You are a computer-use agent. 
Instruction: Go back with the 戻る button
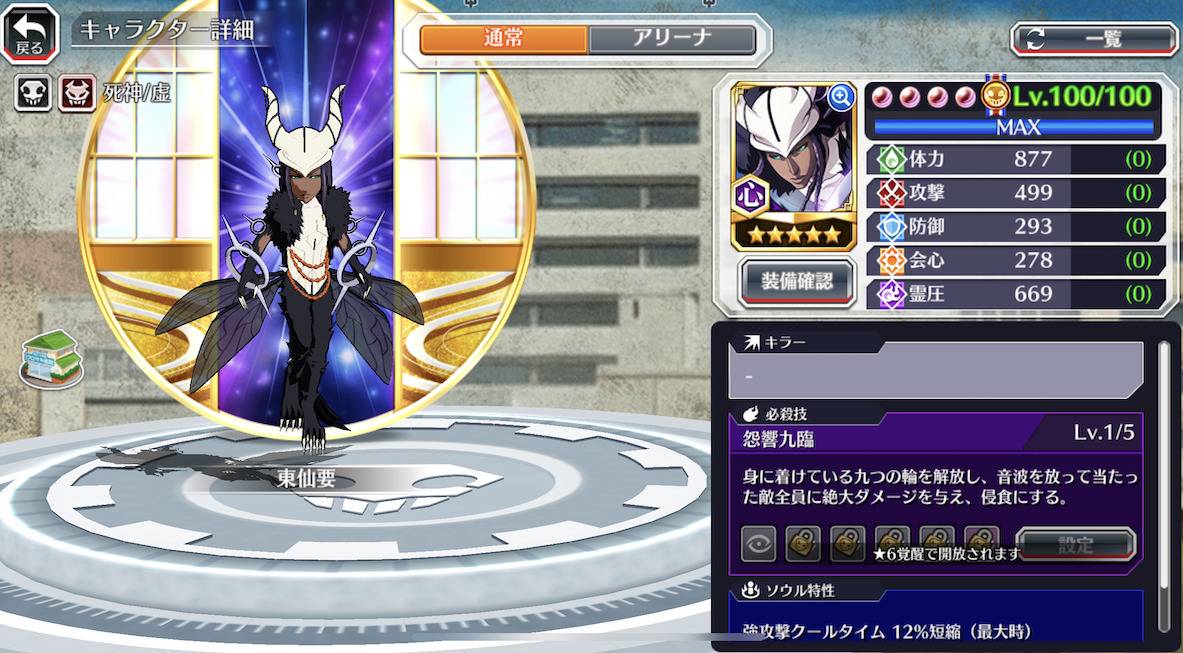pos(29,33)
